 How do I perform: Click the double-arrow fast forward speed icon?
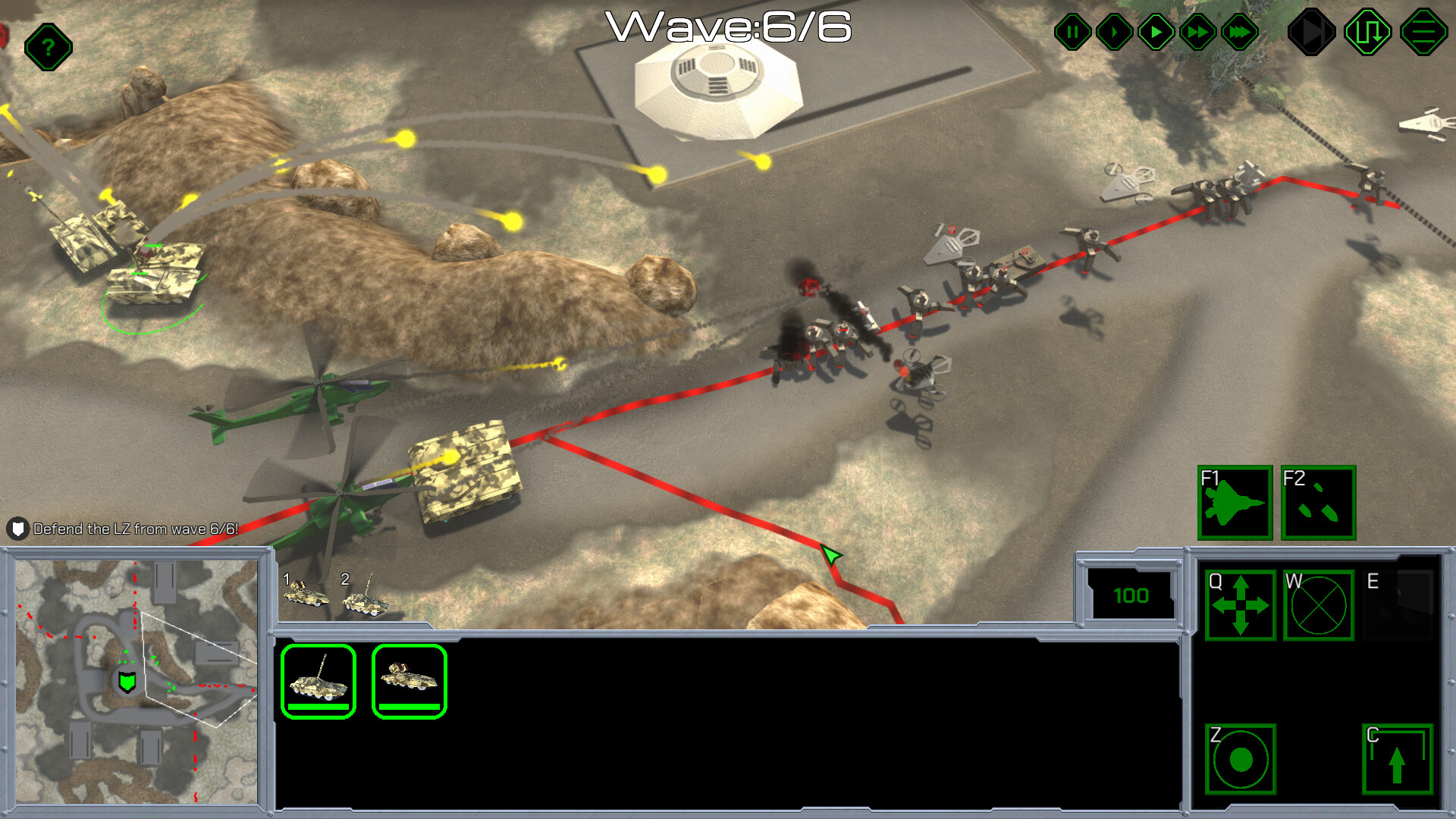pos(1197,31)
